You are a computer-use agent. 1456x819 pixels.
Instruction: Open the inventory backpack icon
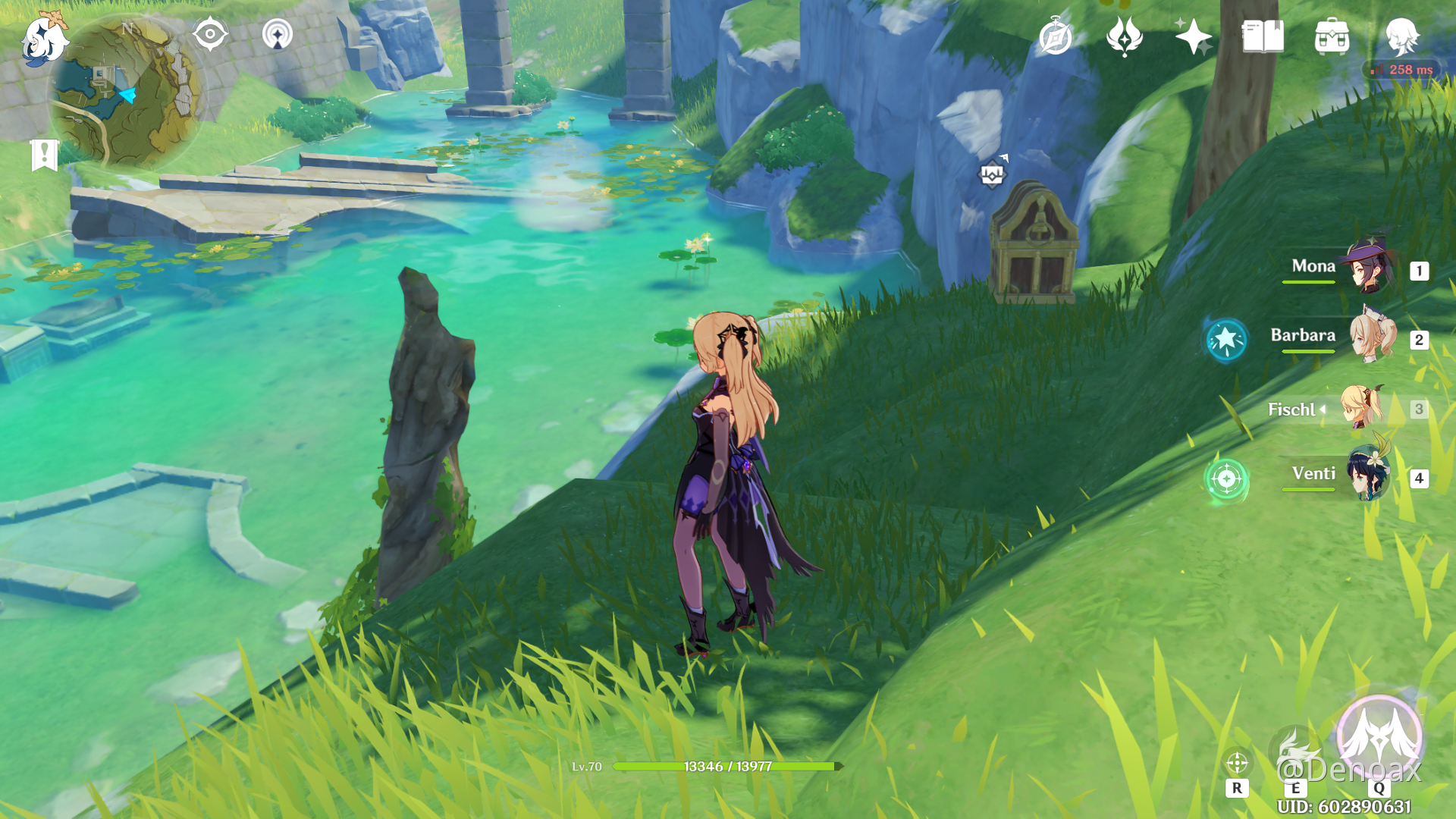tap(1332, 36)
